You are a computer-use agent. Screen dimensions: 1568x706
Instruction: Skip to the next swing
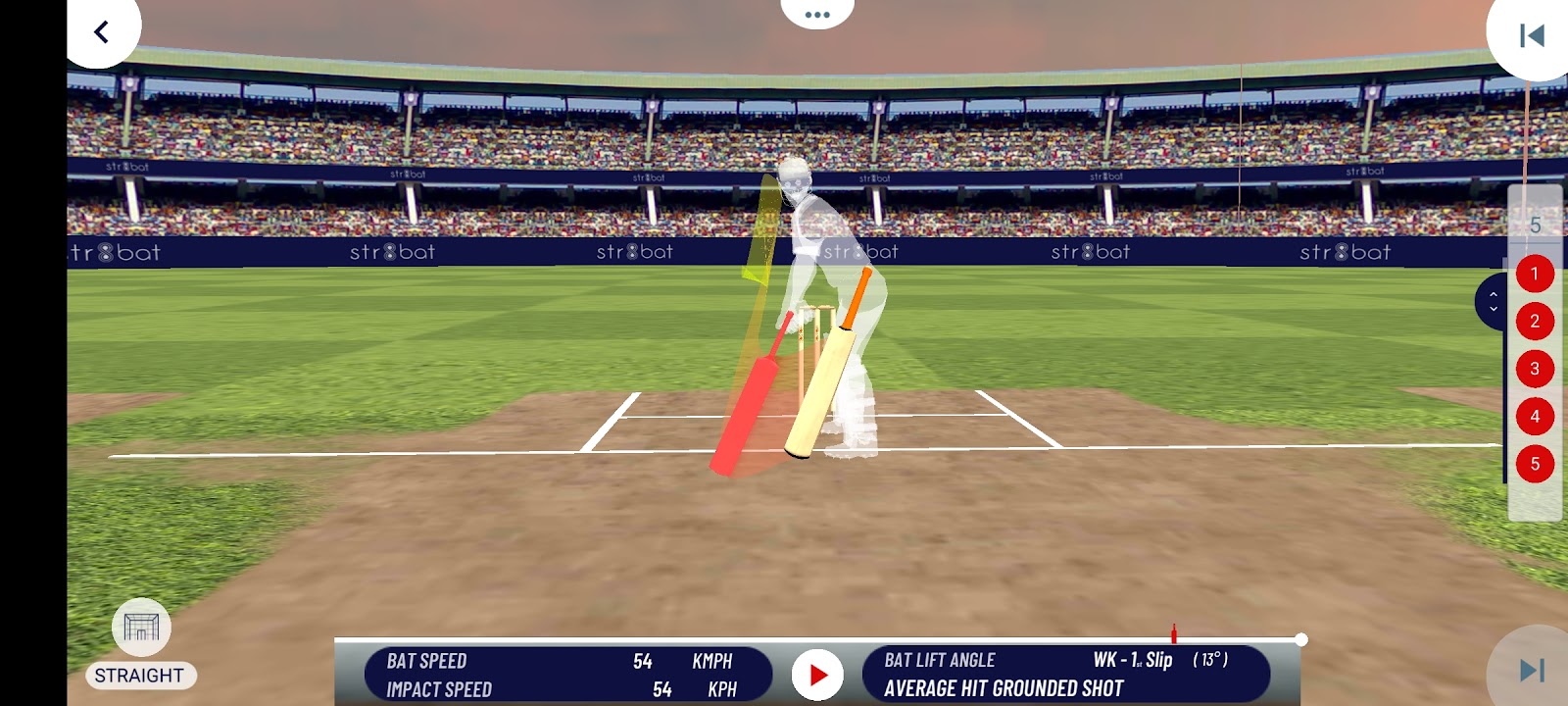1531,670
